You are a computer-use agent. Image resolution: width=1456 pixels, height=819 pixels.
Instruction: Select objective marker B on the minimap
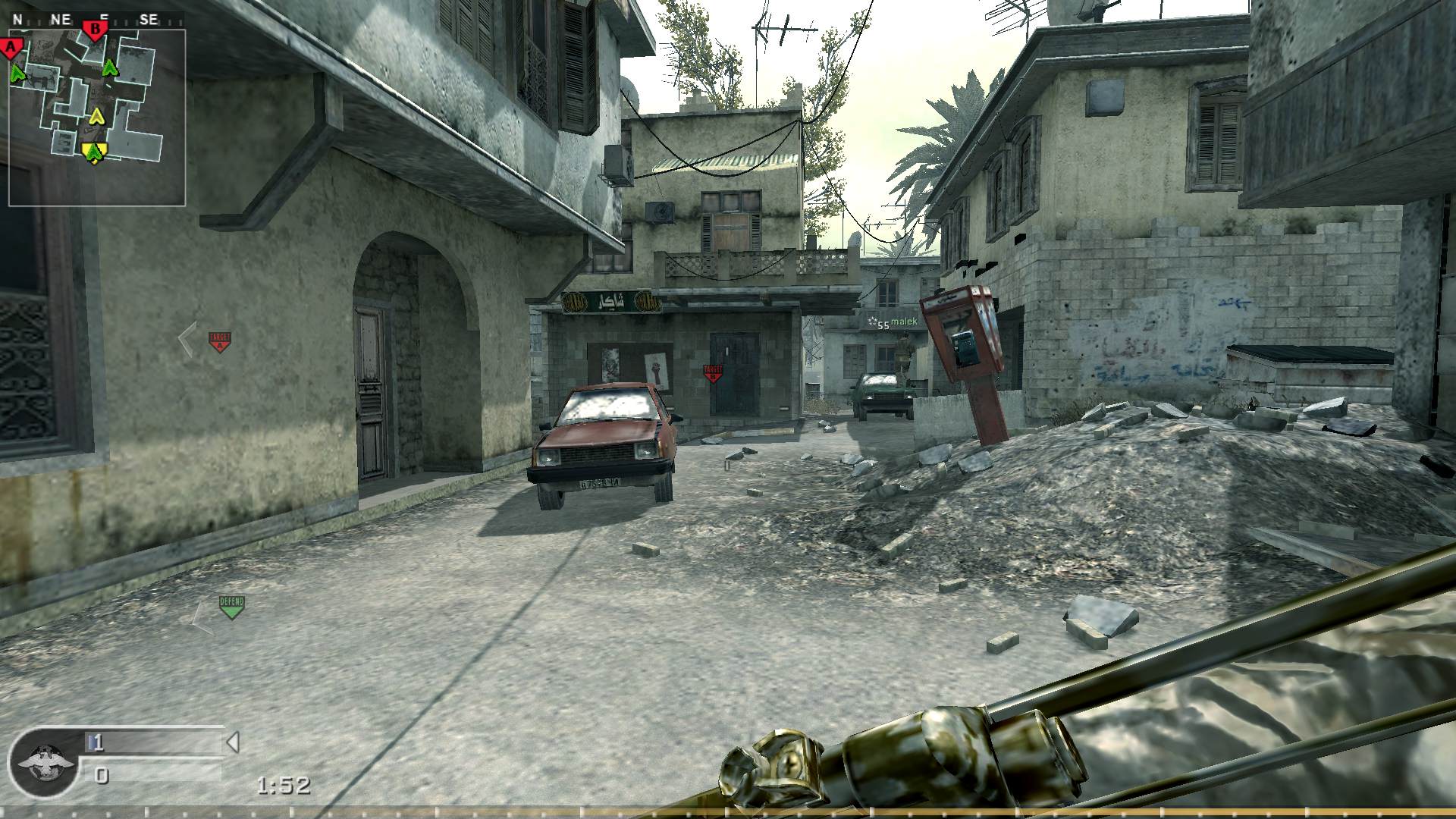[x=95, y=28]
